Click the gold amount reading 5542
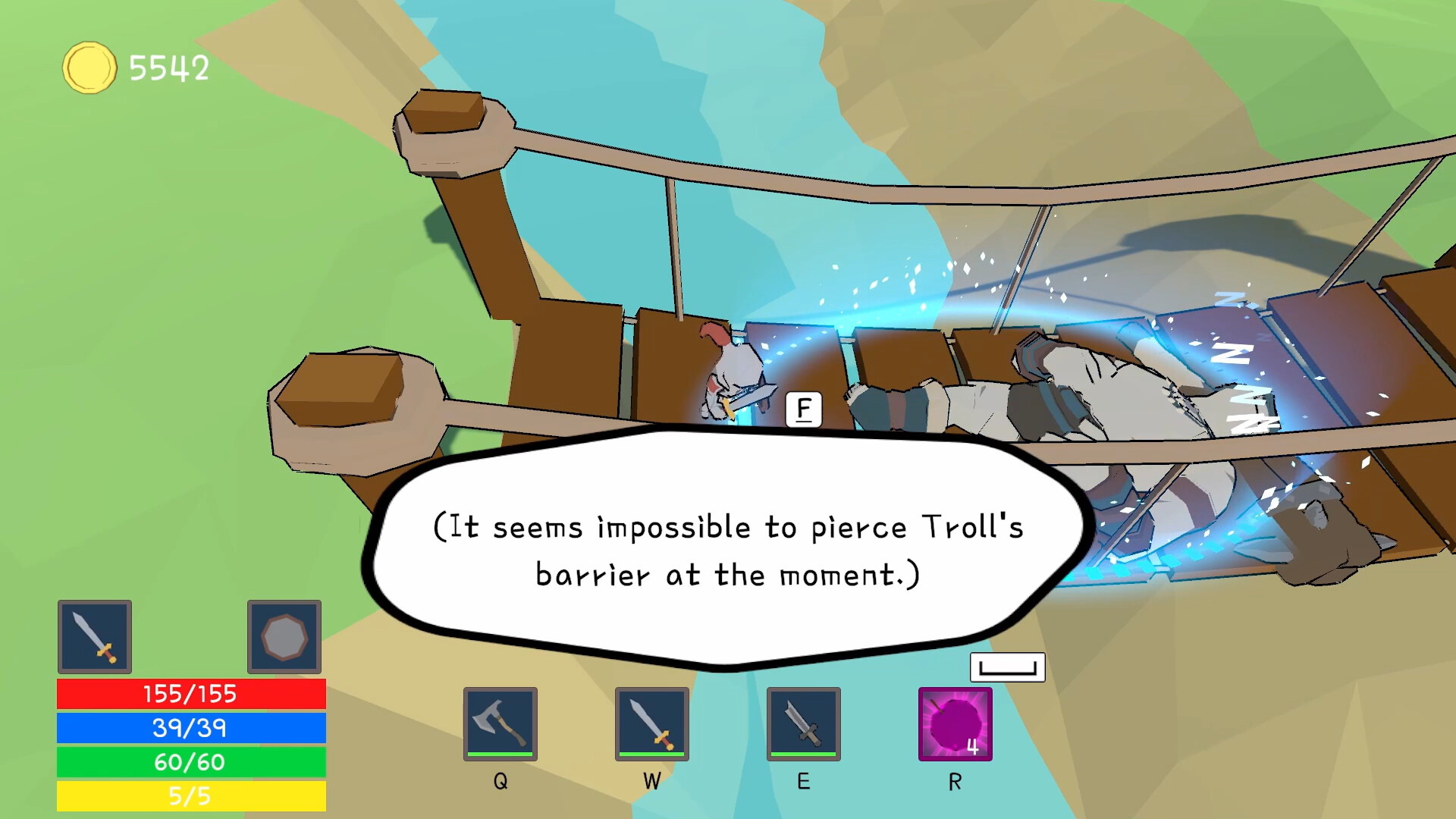Viewport: 1456px width, 819px height. (x=168, y=68)
